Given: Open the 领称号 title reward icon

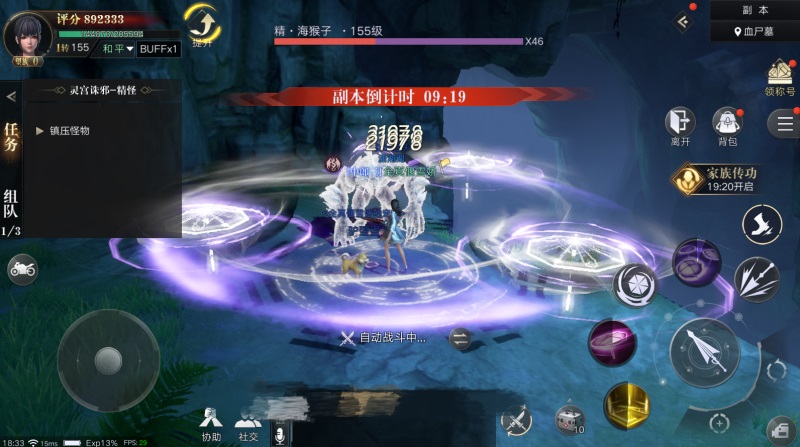Looking at the screenshot, I should point(780,75).
